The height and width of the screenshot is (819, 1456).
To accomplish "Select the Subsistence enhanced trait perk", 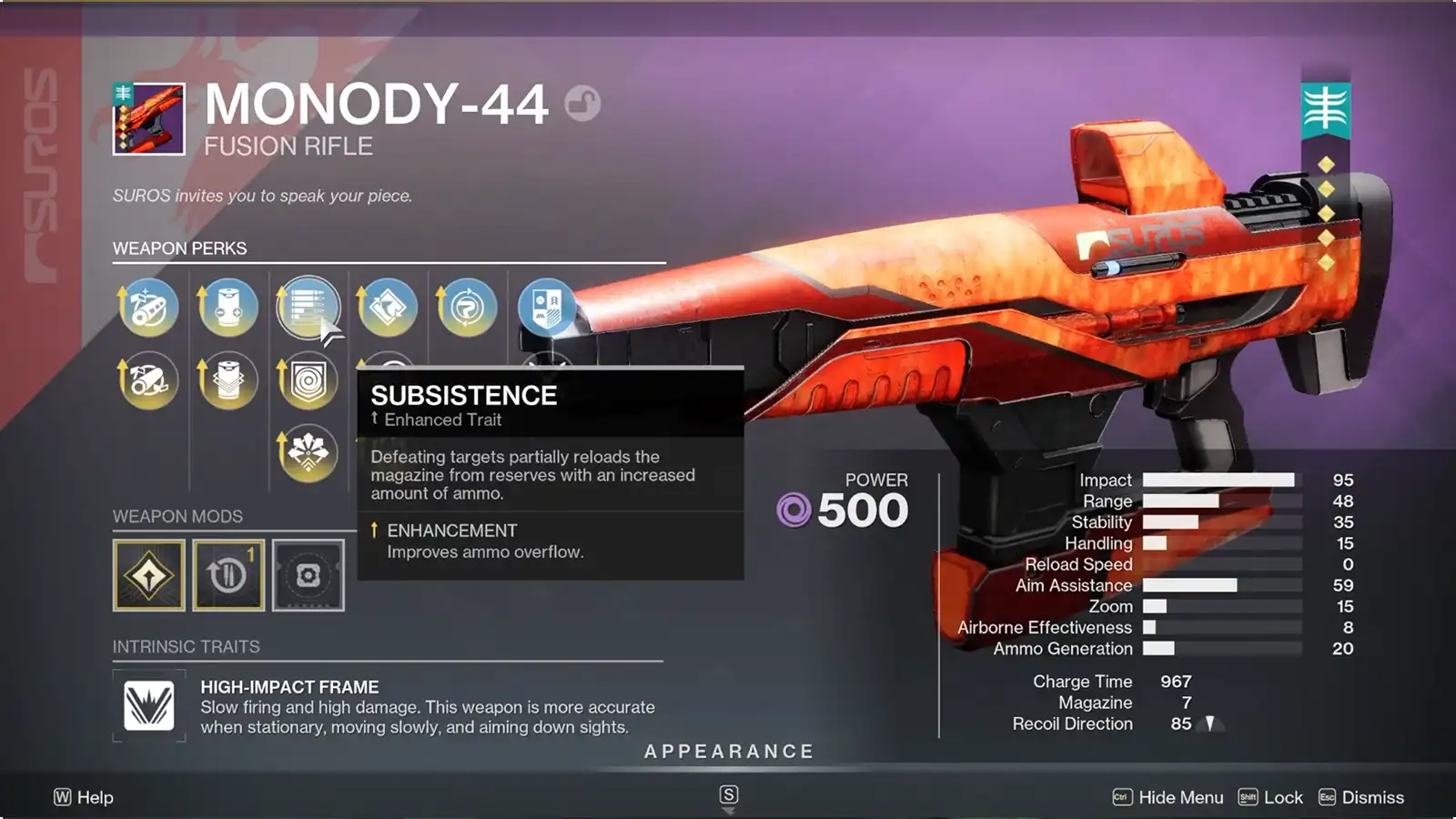I will (x=308, y=308).
